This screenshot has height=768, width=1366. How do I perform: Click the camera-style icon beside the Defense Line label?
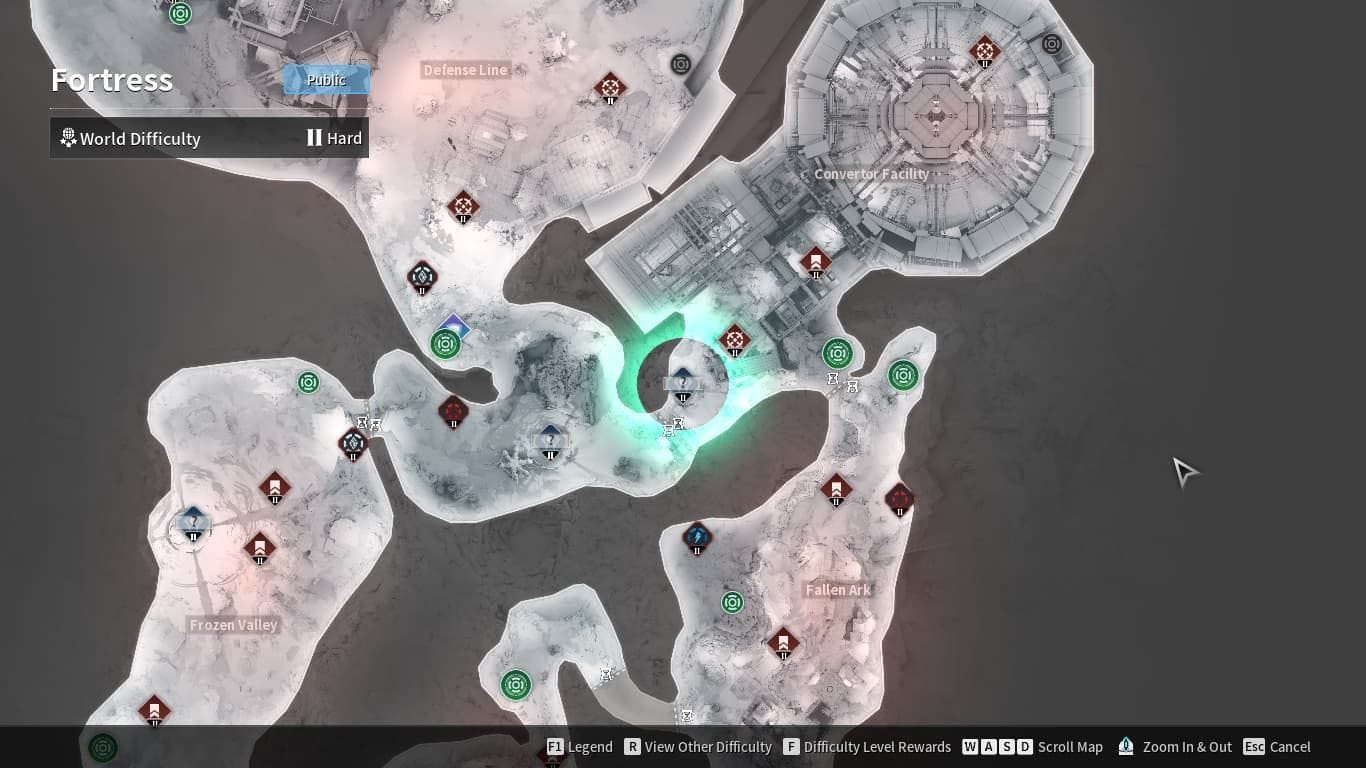pos(681,63)
